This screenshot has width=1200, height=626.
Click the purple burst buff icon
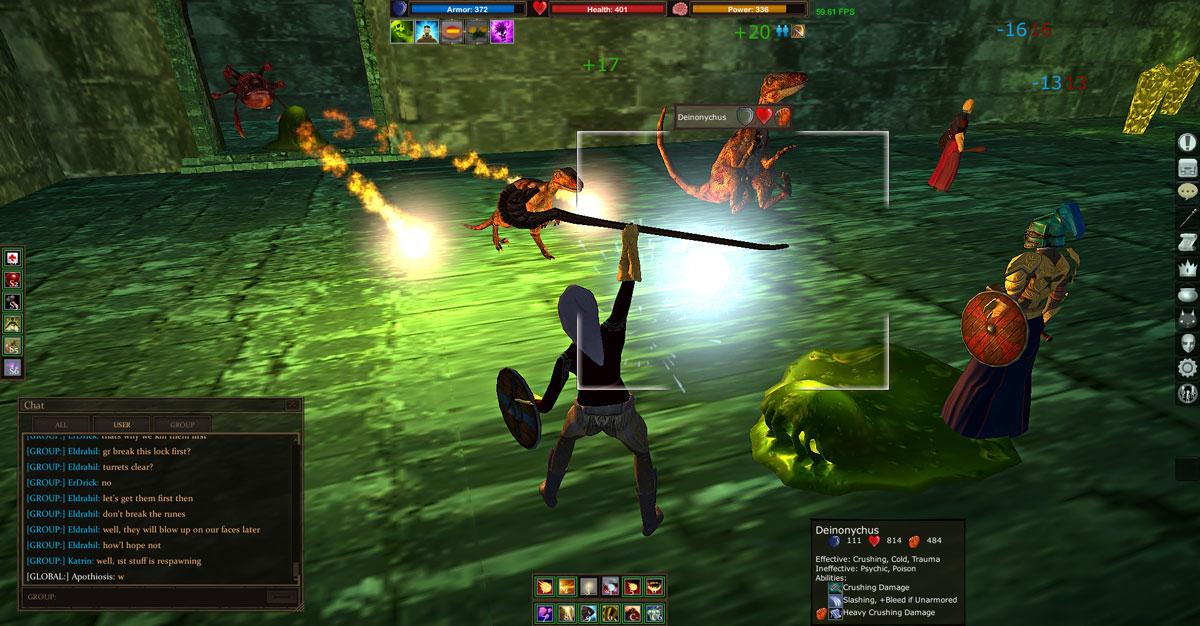[x=502, y=32]
